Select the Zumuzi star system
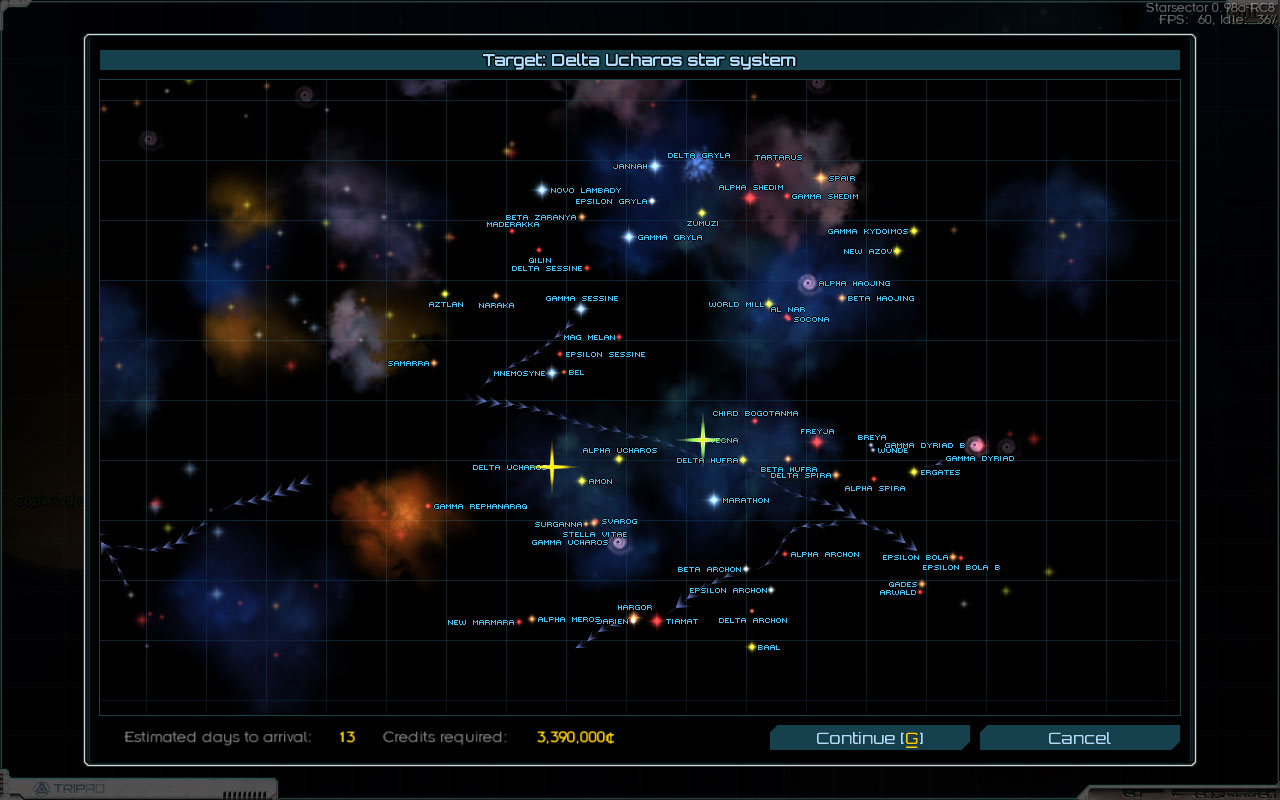 click(x=701, y=213)
